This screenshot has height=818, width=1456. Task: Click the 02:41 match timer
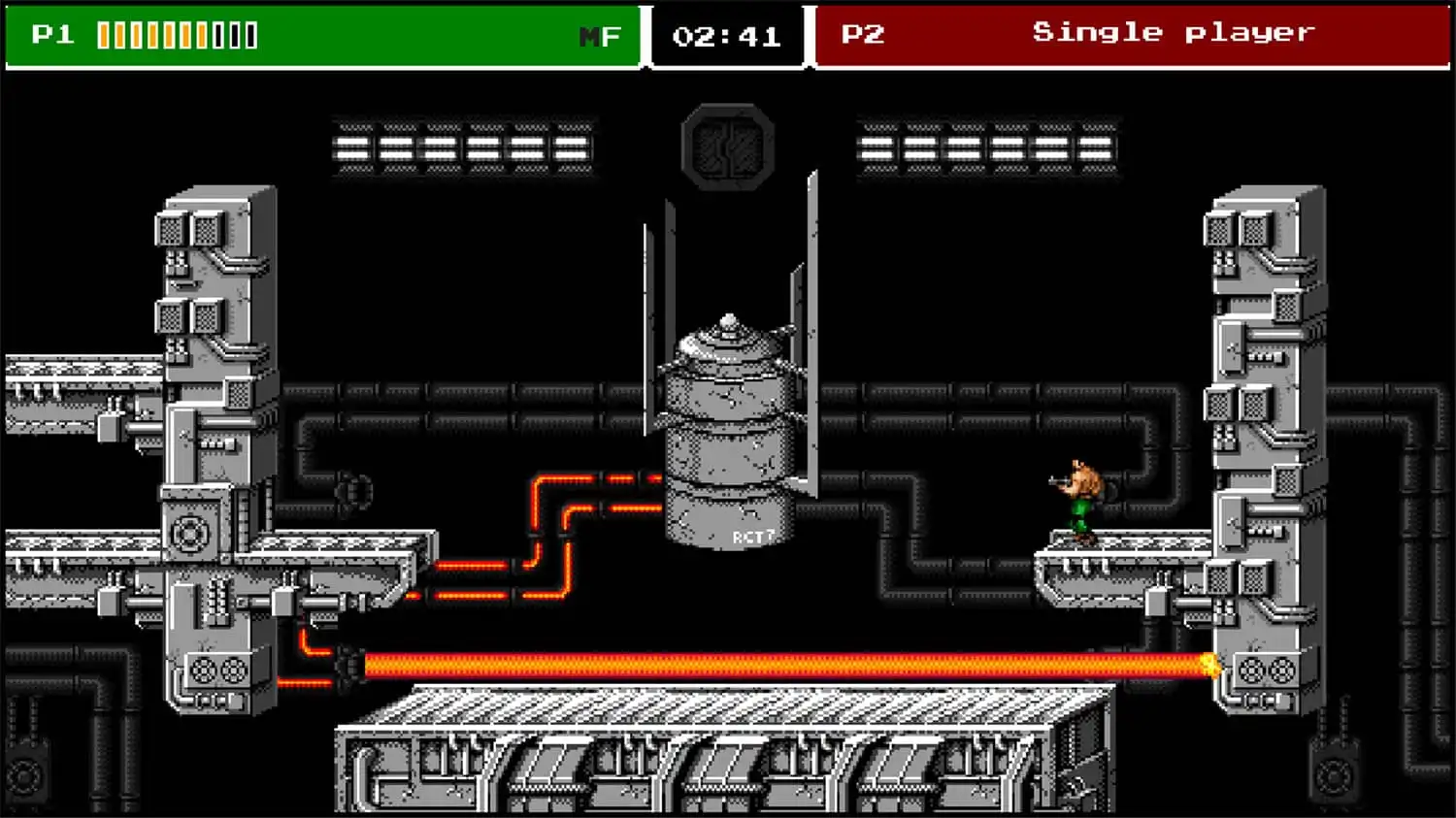coord(726,34)
